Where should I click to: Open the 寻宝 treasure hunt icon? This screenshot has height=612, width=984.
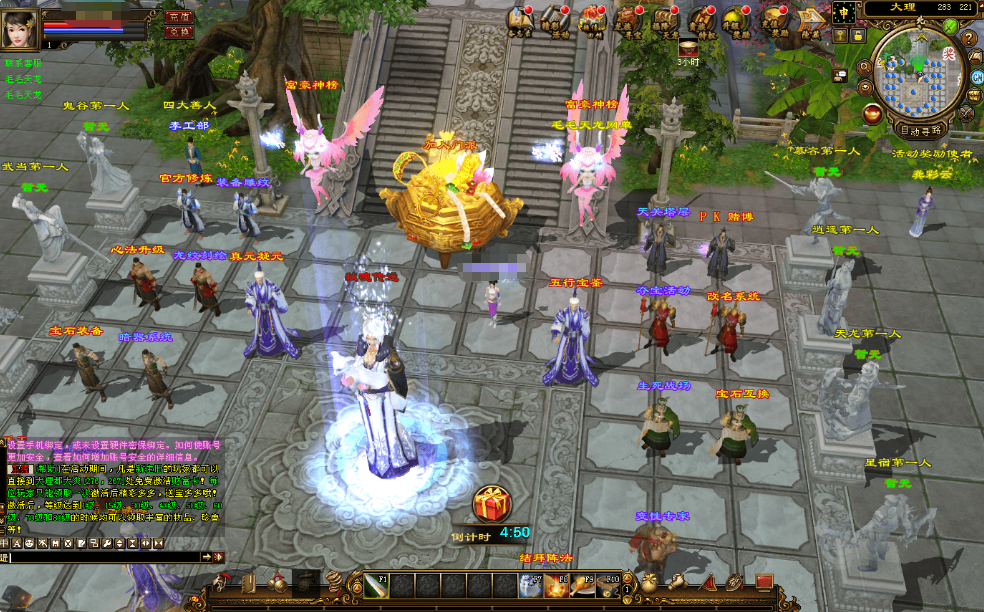click(x=629, y=19)
